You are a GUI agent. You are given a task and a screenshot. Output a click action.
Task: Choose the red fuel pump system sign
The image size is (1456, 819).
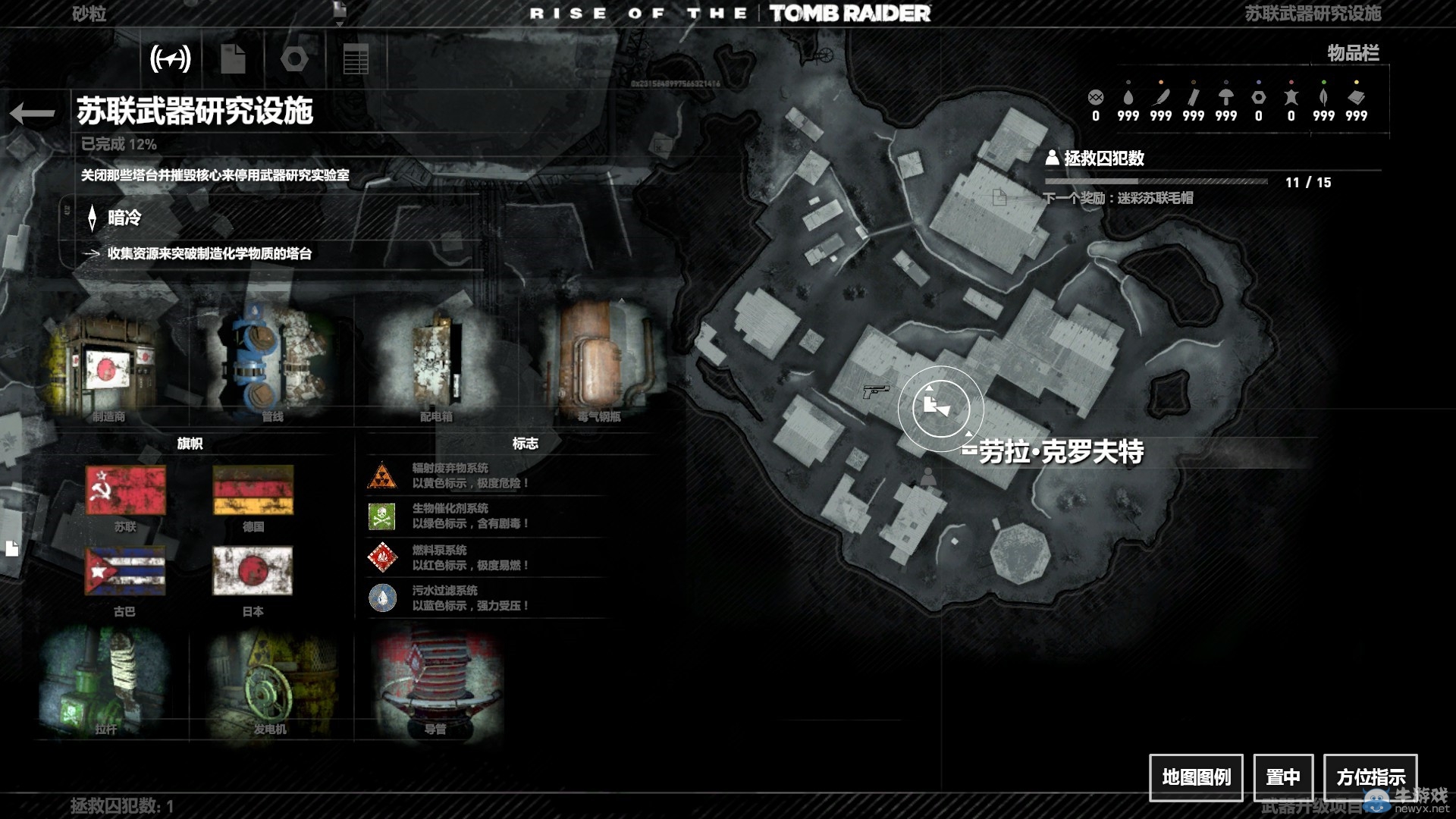(x=382, y=558)
